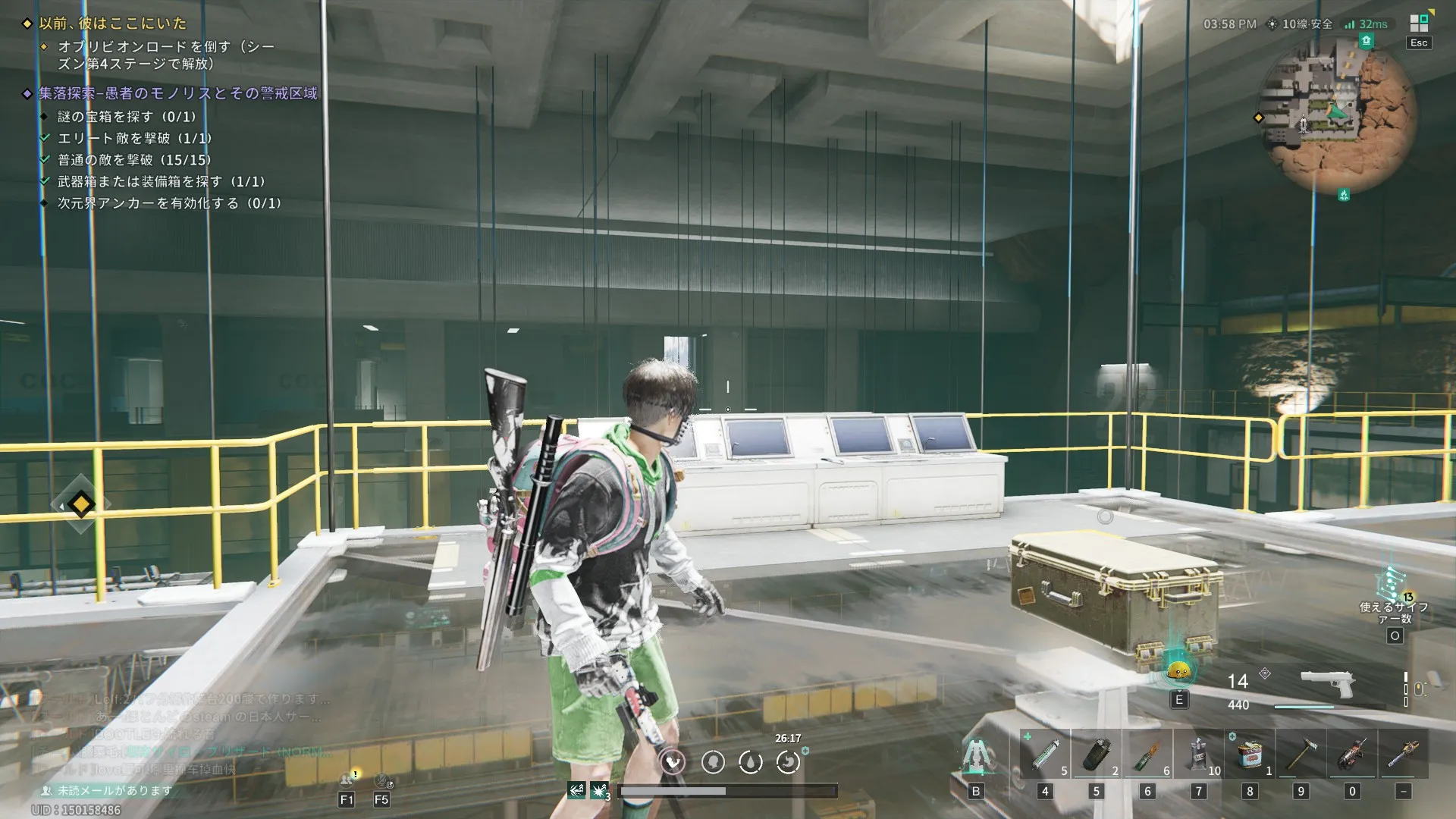Open the main menu grid icon
The height and width of the screenshot is (819, 1456).
click(1418, 24)
